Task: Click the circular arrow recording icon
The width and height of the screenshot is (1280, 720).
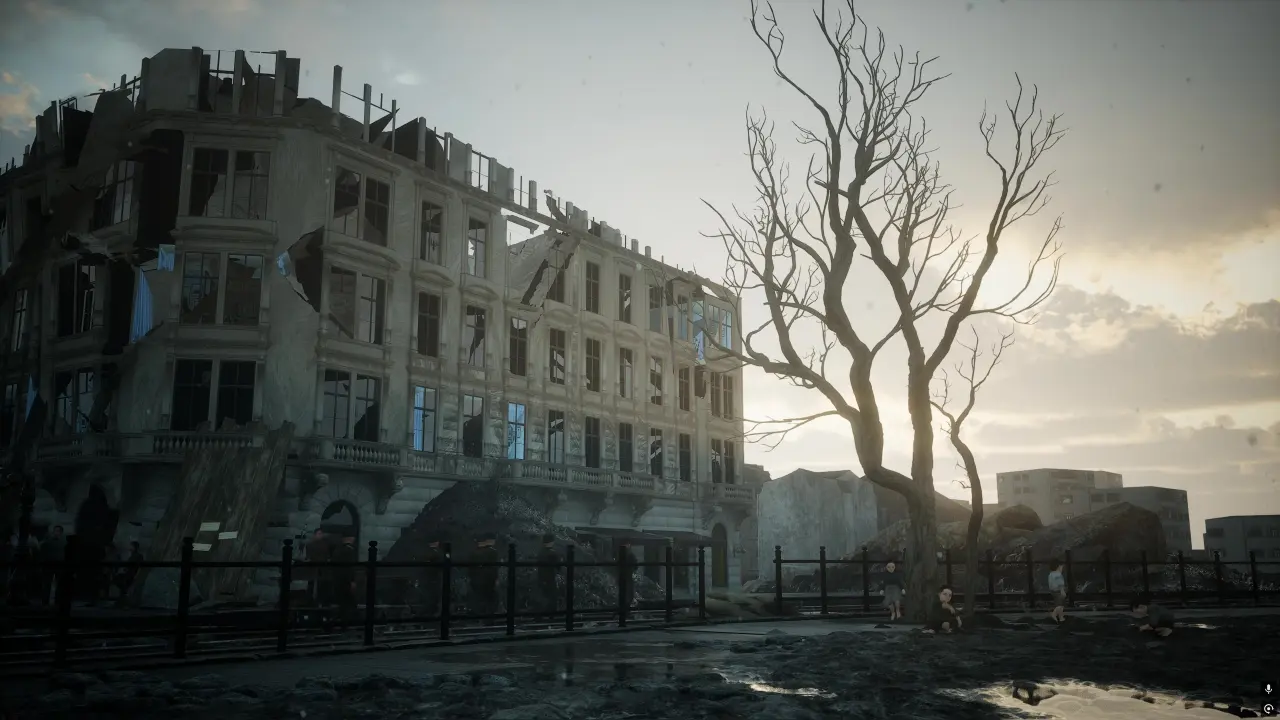Action: click(1268, 708)
